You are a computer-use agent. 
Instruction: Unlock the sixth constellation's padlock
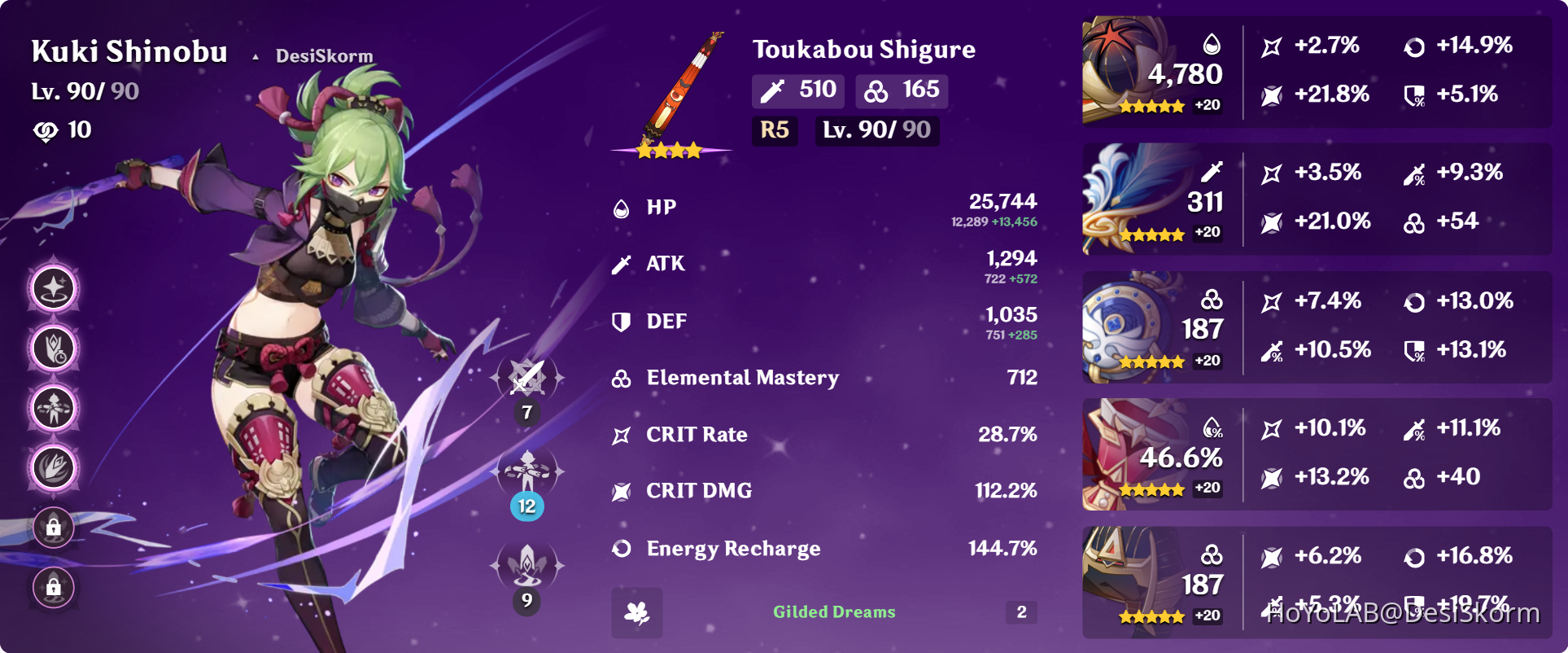click(x=52, y=588)
